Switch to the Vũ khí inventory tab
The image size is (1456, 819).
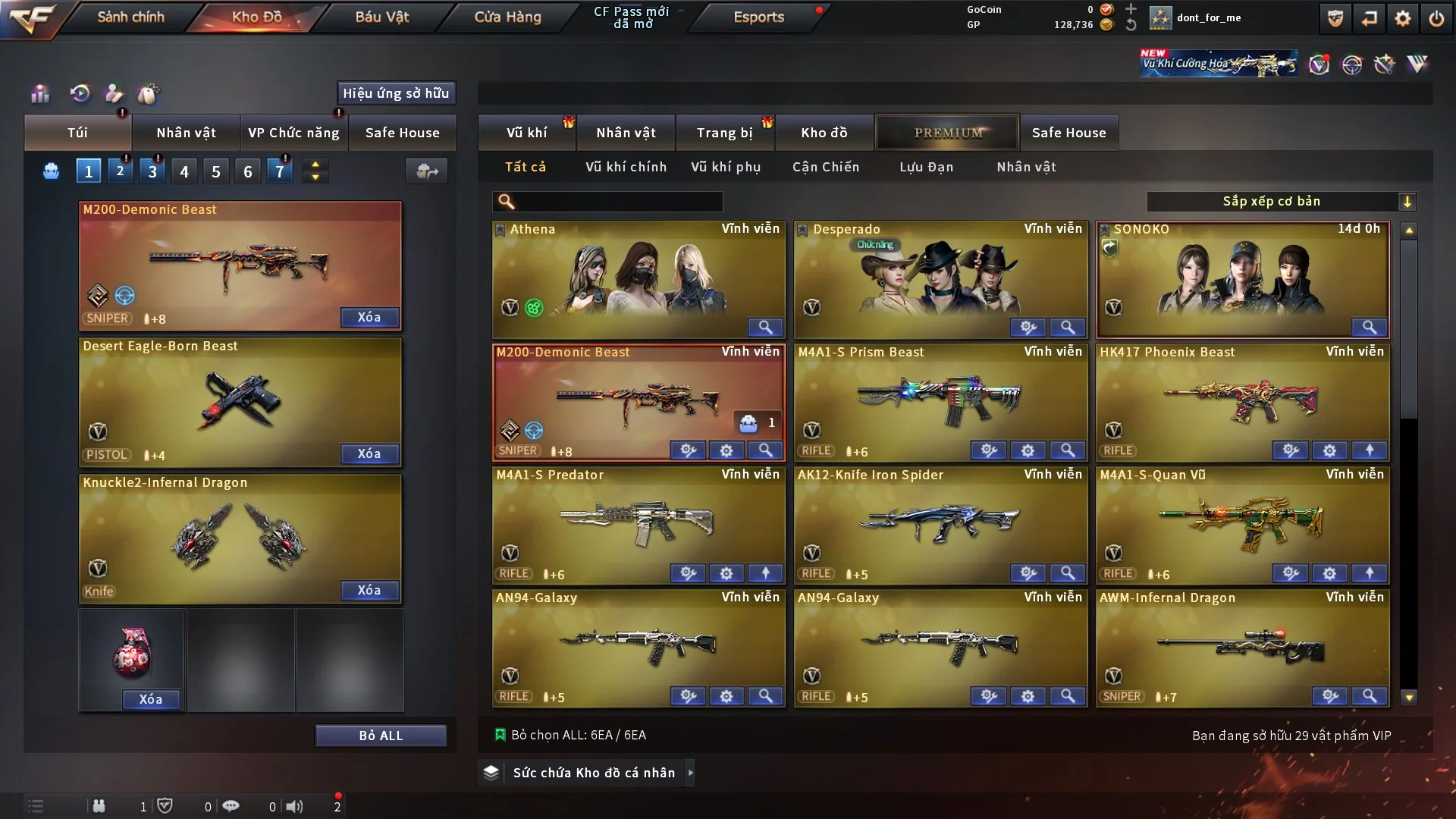coord(526,133)
